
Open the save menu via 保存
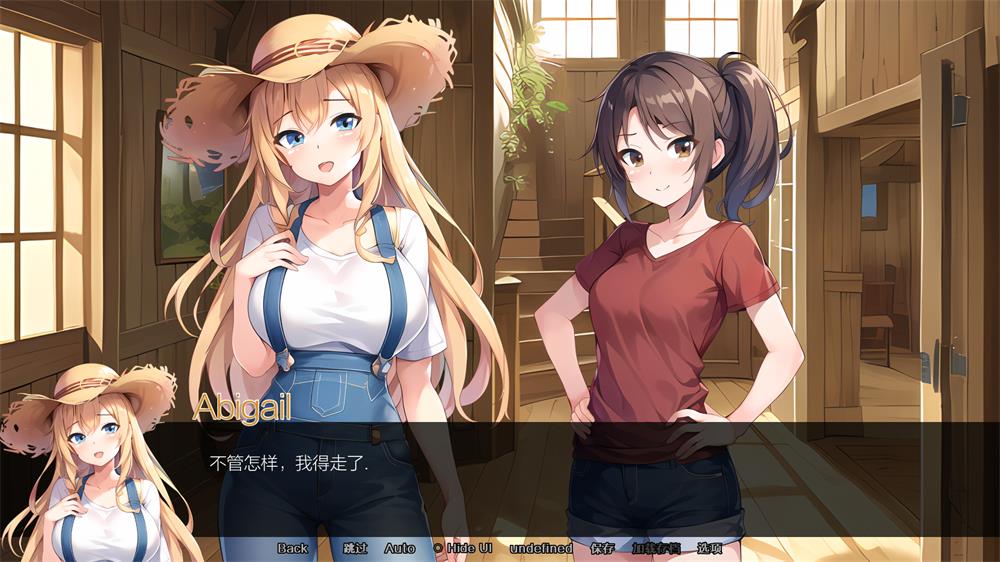(602, 548)
